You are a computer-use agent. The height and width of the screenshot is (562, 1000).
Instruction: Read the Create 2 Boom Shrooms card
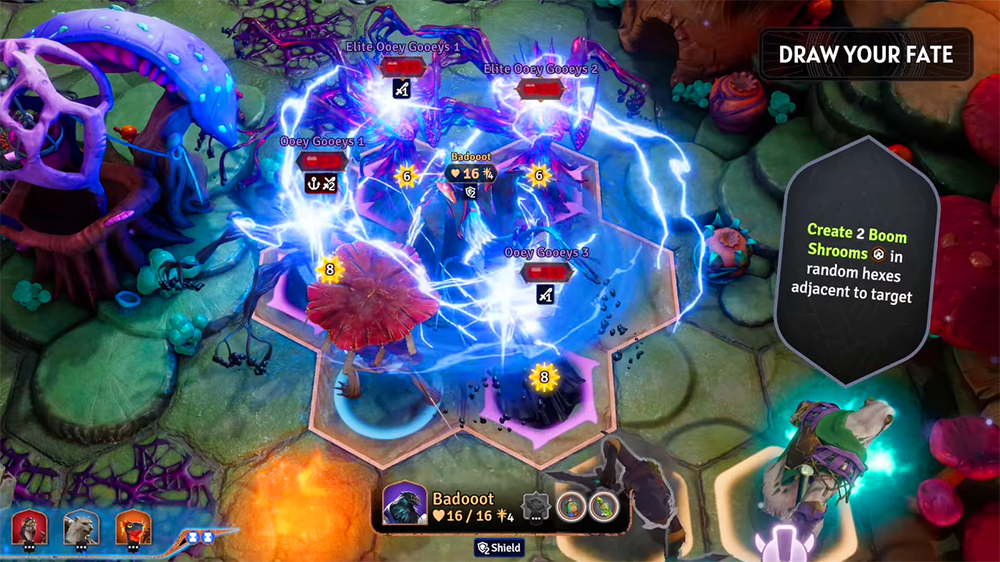[859, 262]
